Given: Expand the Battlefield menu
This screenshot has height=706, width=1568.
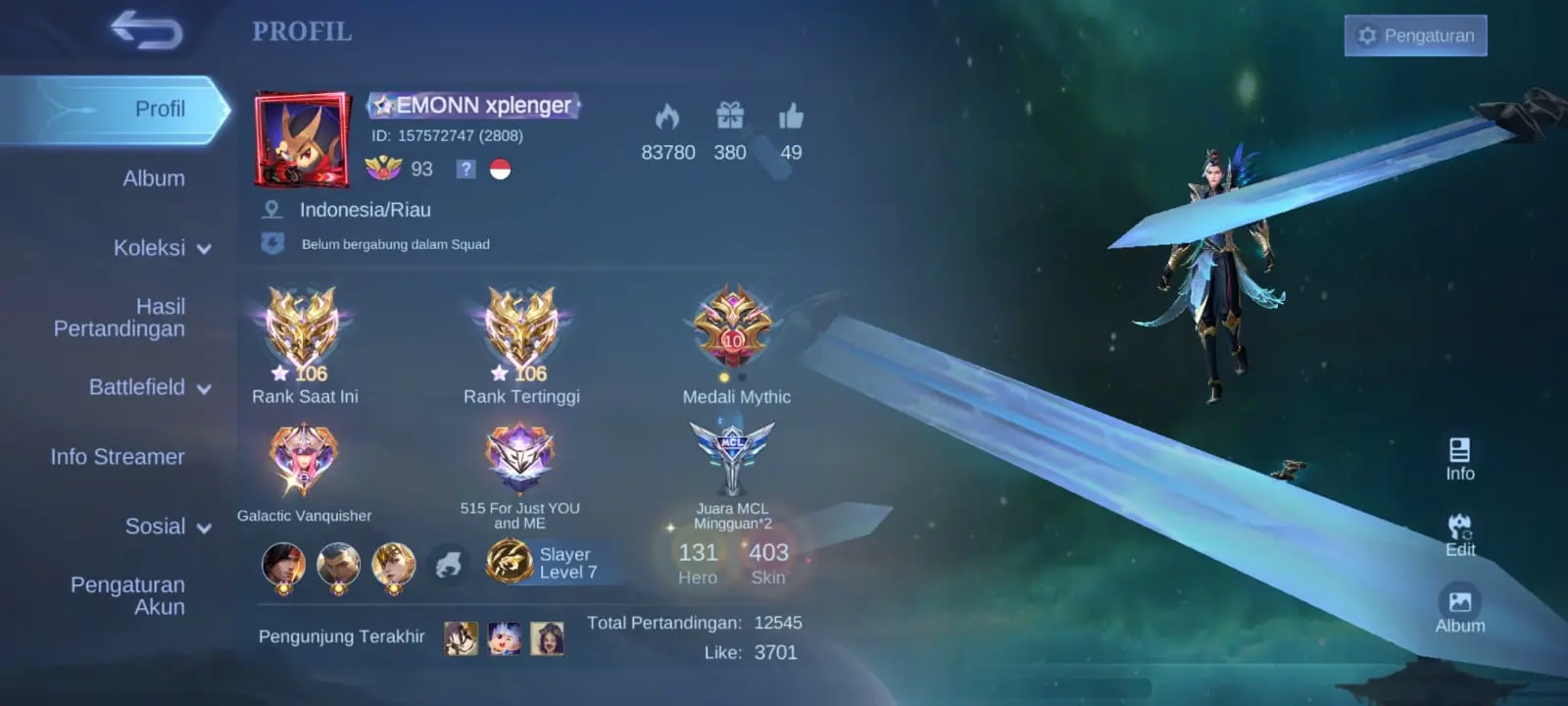Looking at the screenshot, I should [x=149, y=387].
